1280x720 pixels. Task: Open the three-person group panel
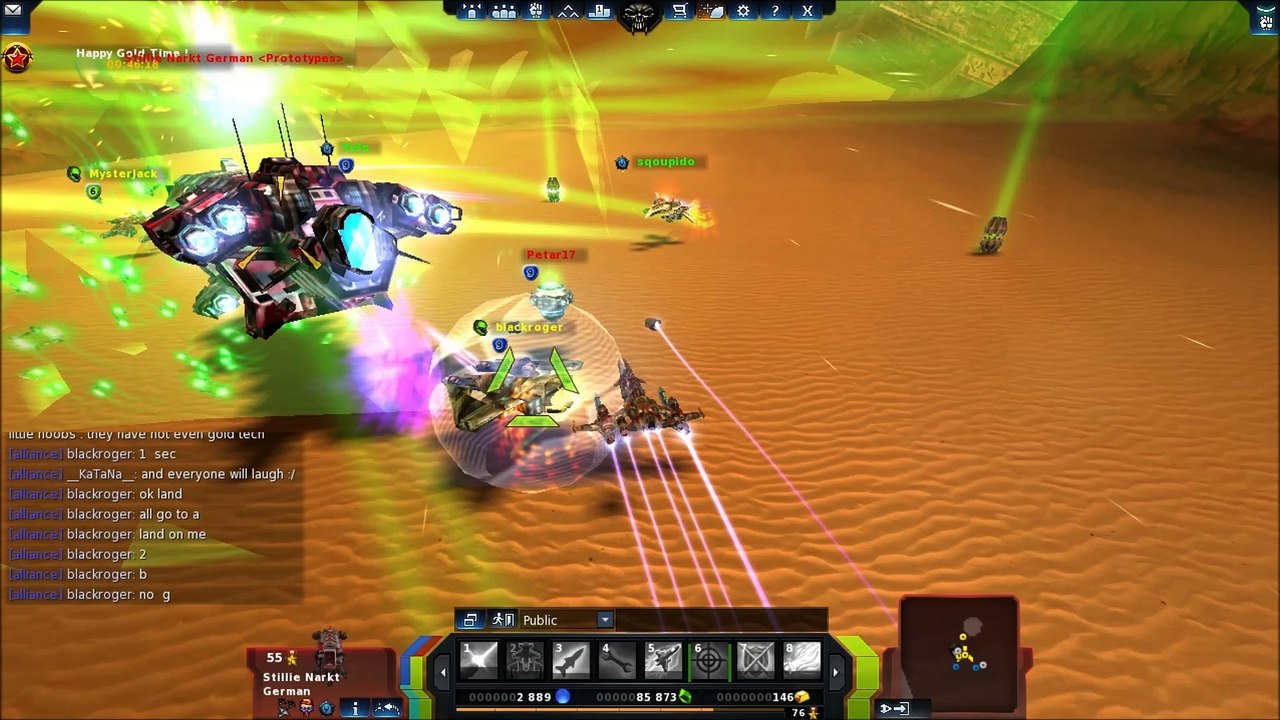[504, 11]
